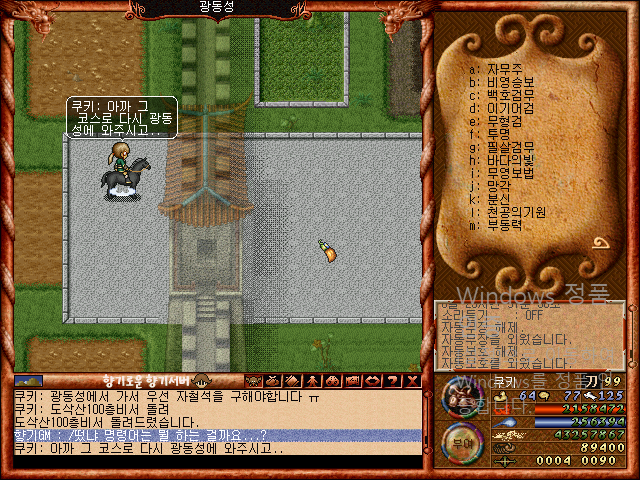Viewport: 640px width, 480px height.
Task: Click the swirl icon on spell scroll
Action: pyautogui.click(x=603, y=243)
